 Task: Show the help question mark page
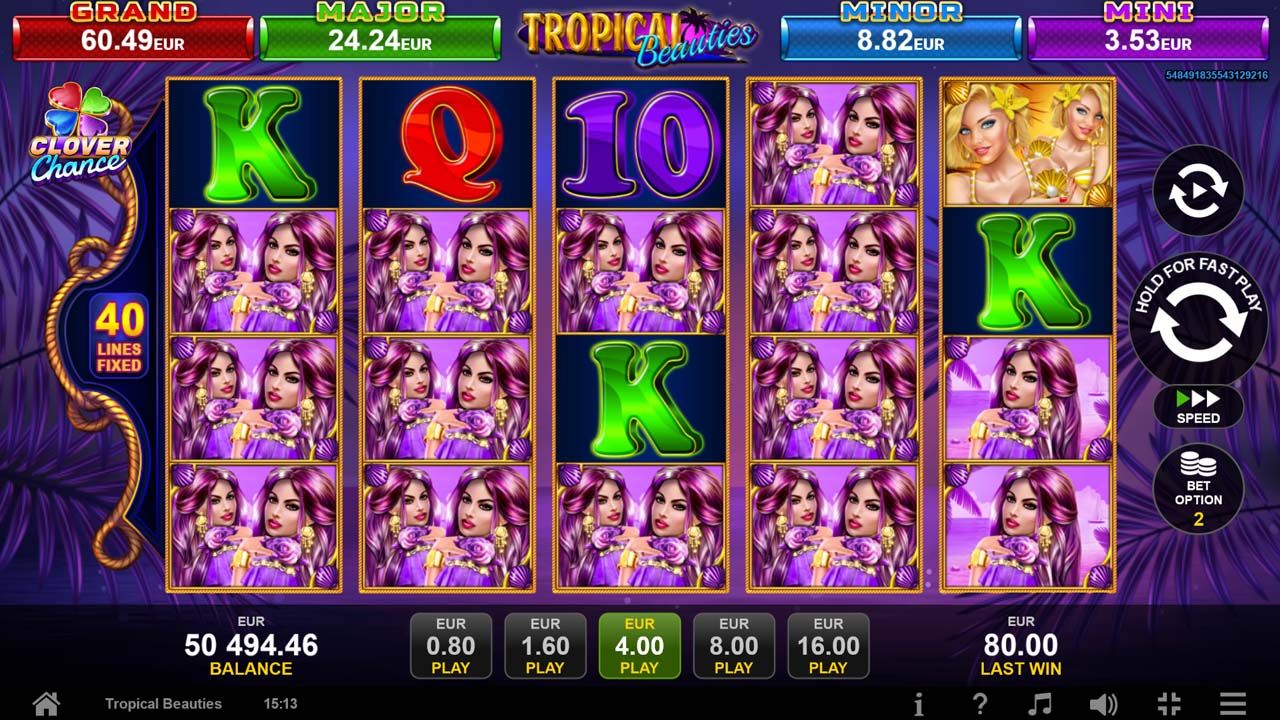980,703
